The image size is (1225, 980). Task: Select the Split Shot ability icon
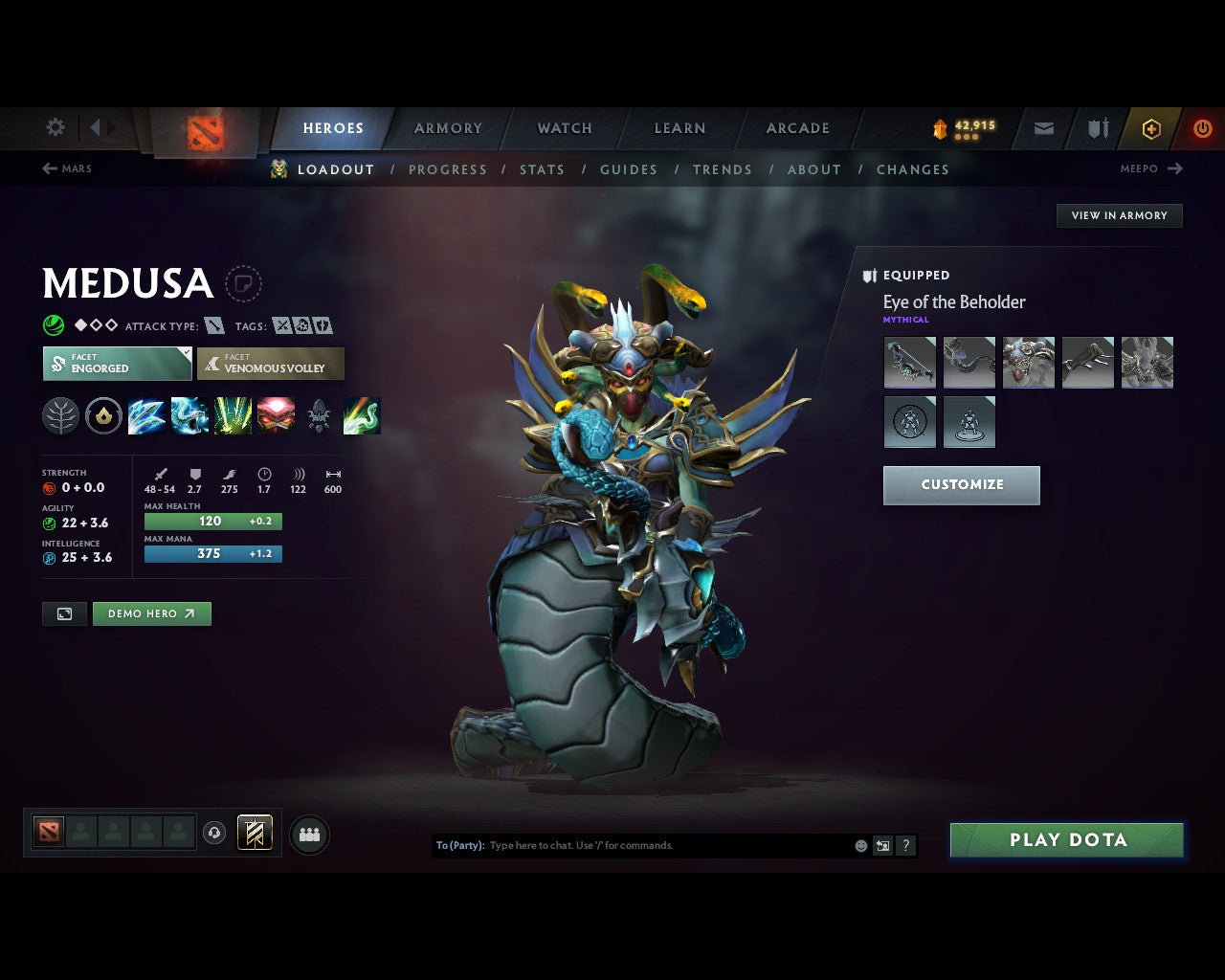click(146, 415)
